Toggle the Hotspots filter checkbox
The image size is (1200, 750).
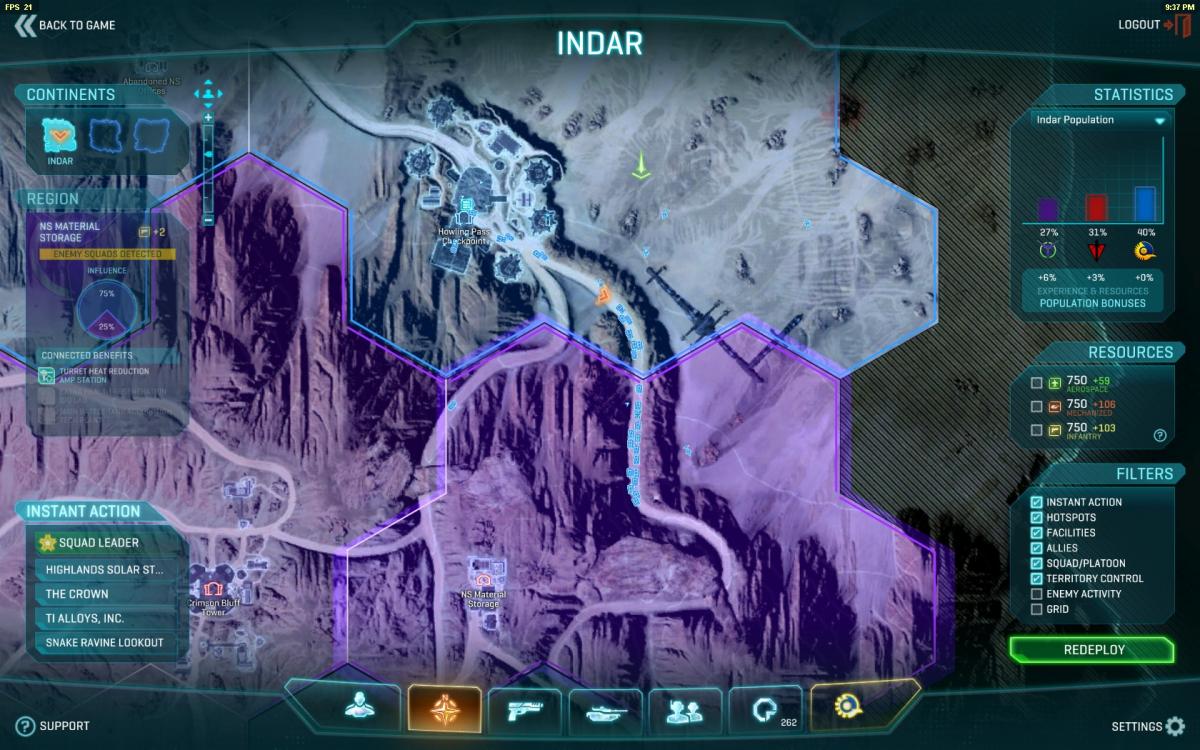(x=1037, y=517)
